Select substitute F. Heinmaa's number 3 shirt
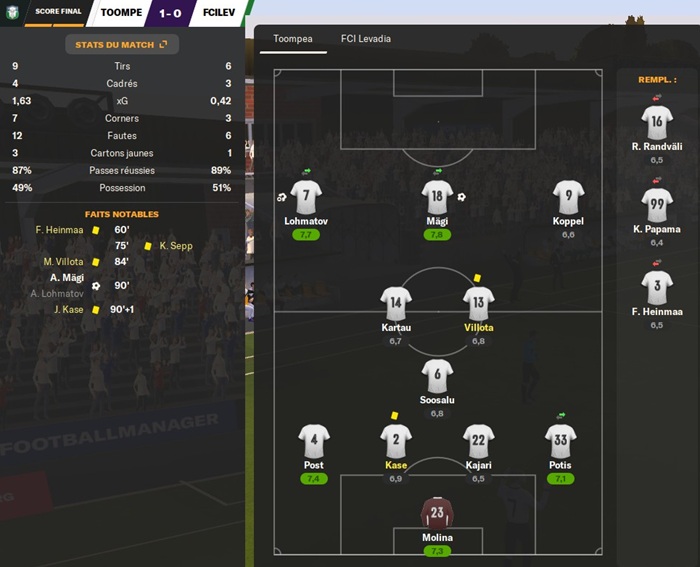700x567 pixels. (657, 288)
